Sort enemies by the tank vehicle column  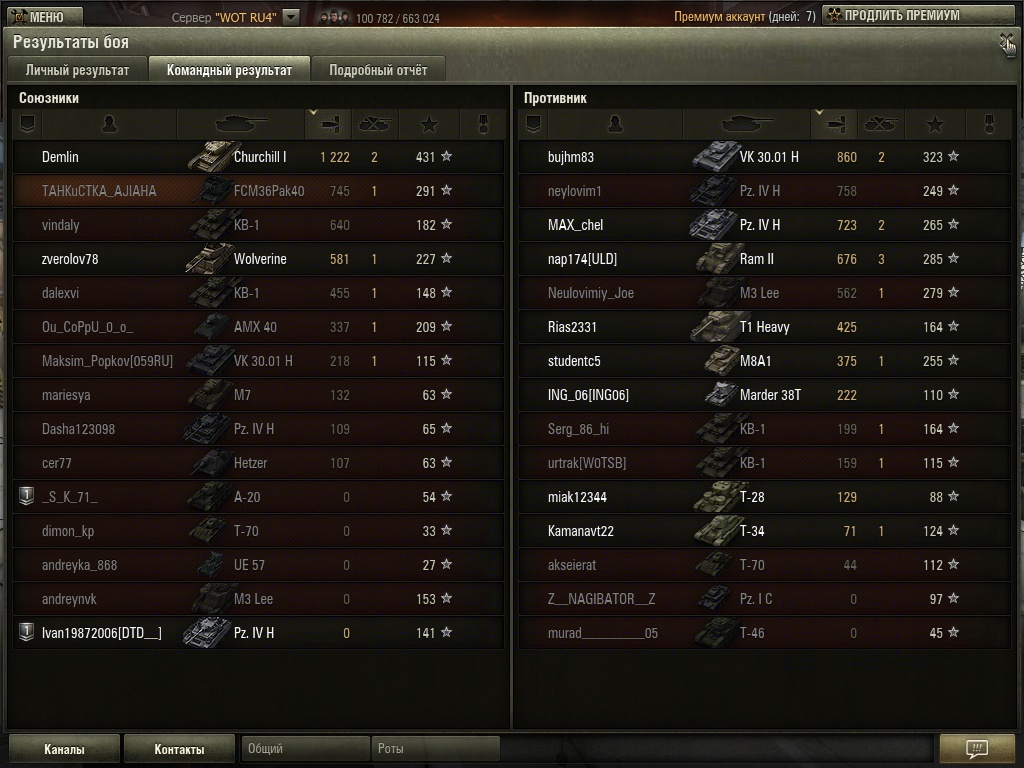coord(747,124)
